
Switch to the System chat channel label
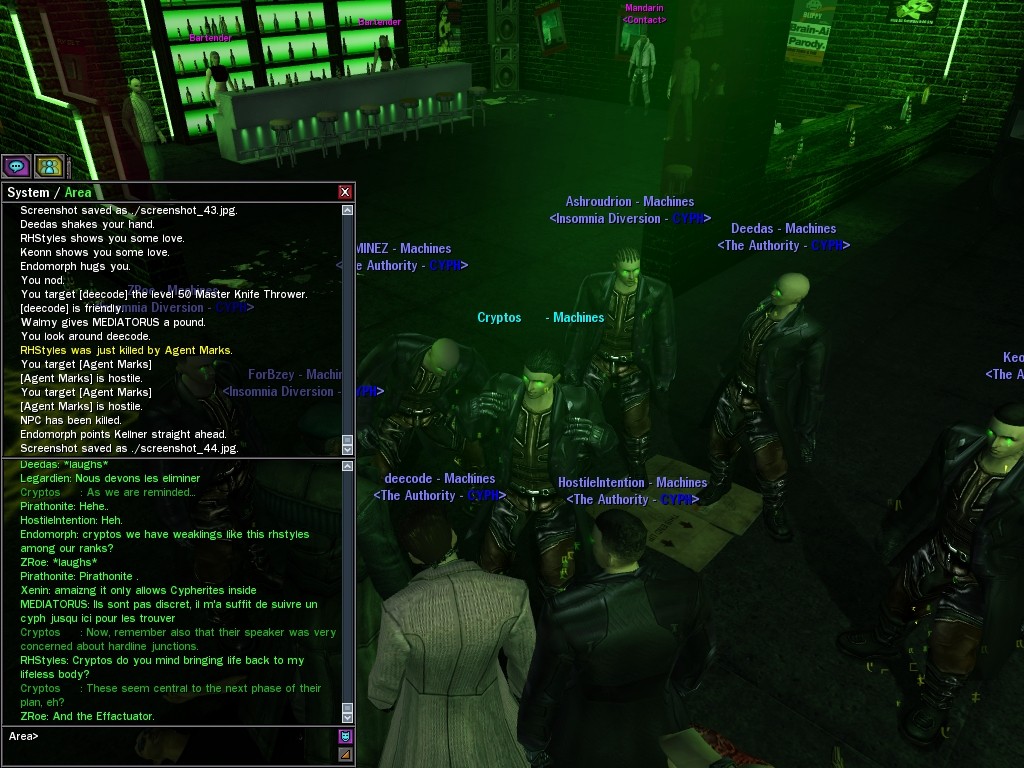pos(28,192)
